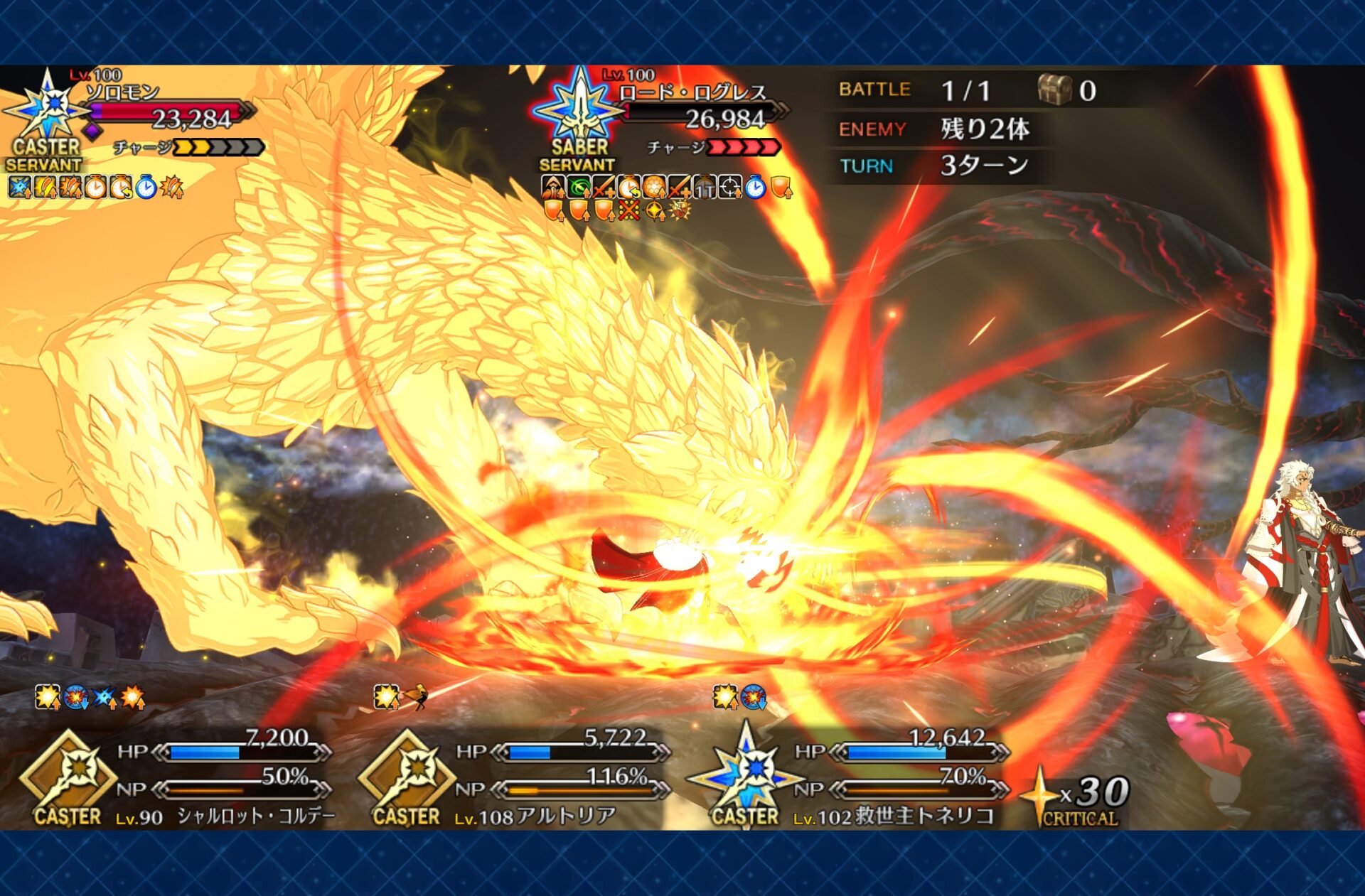Show 救世主トネリコ's servant details
Viewport: 1365px width, 896px height.
click(x=853, y=778)
